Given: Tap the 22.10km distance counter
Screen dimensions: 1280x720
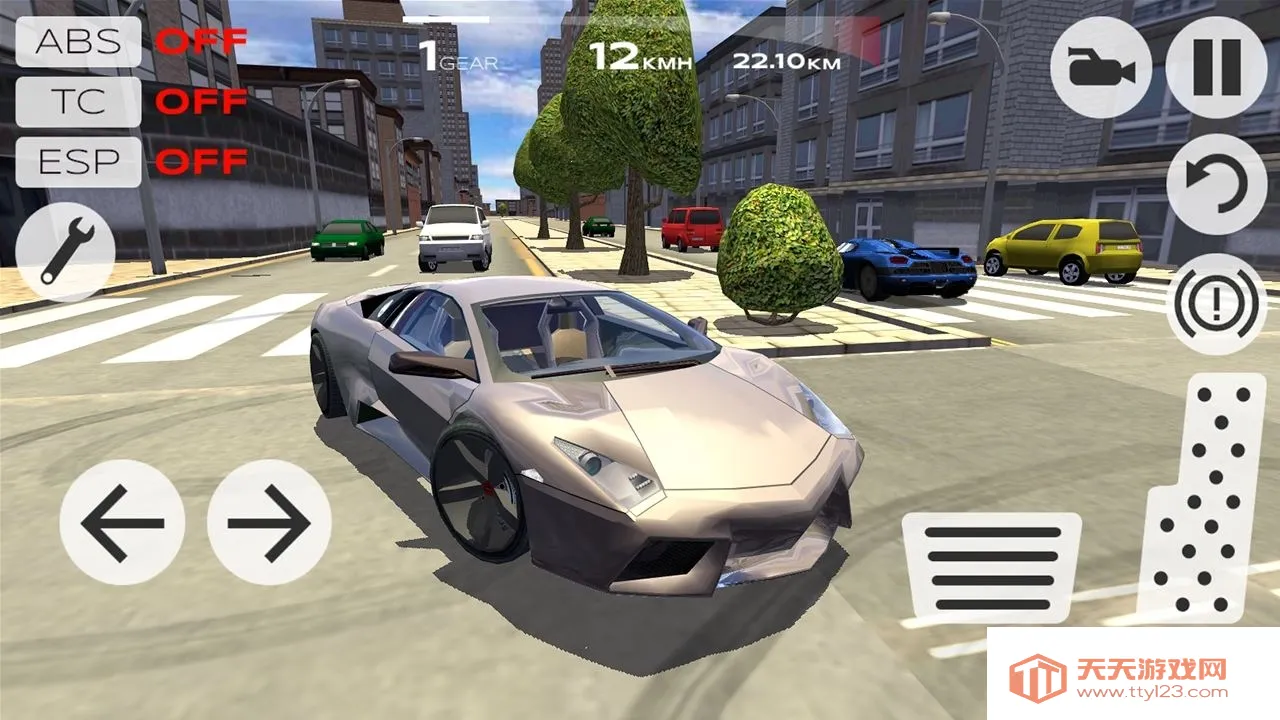Looking at the screenshot, I should 789,59.
